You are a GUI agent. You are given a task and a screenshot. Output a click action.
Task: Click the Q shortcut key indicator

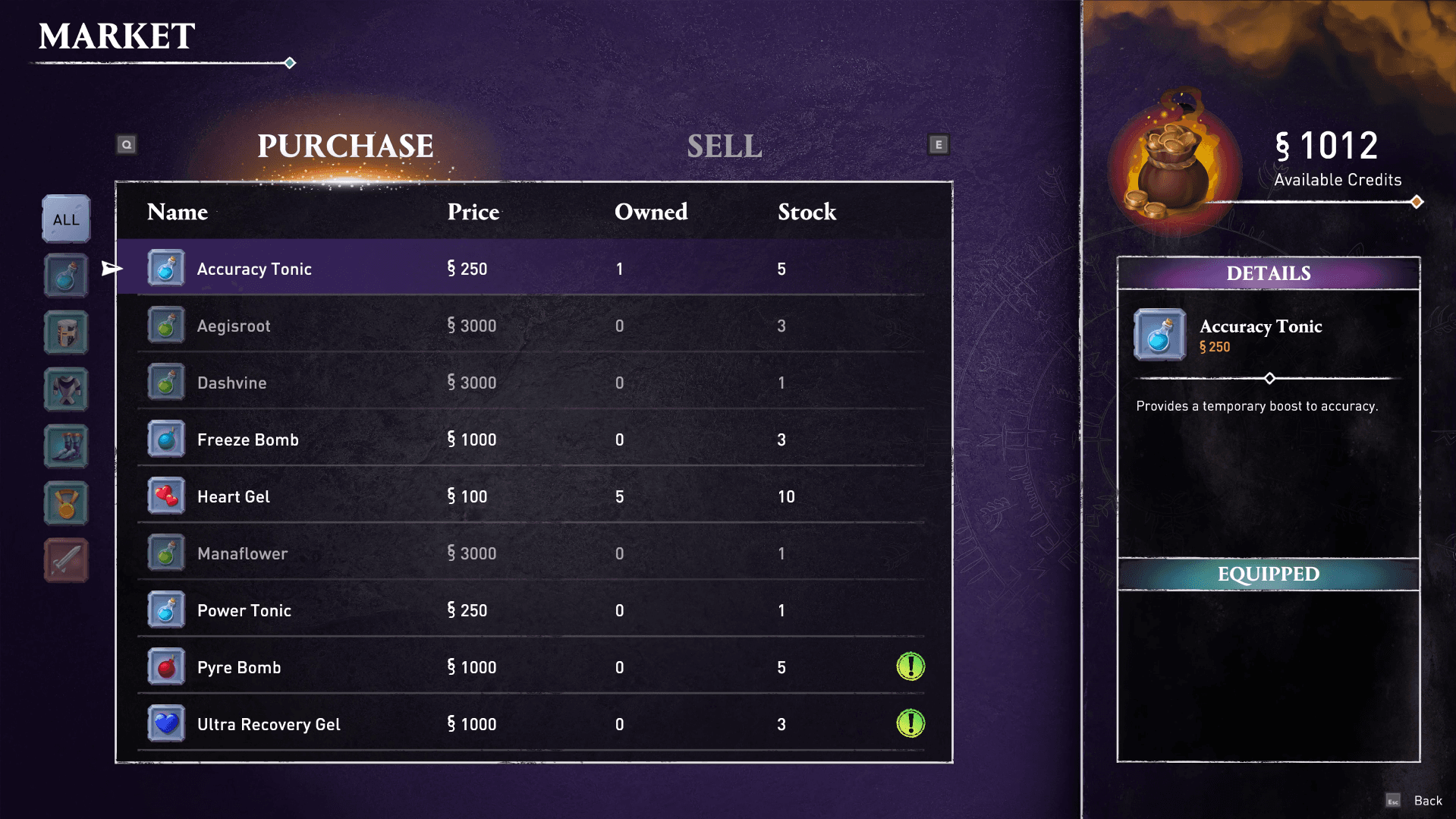pyautogui.click(x=127, y=143)
